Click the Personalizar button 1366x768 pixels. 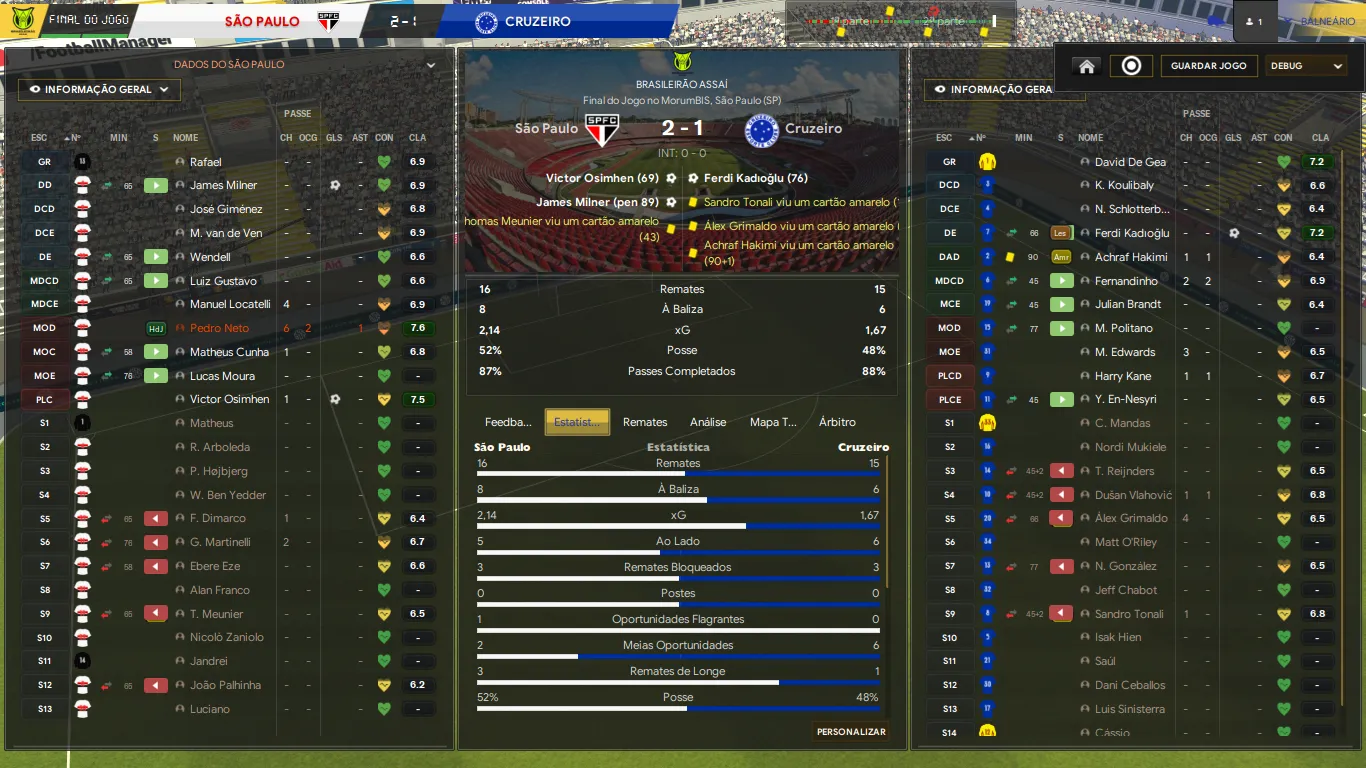coord(851,732)
